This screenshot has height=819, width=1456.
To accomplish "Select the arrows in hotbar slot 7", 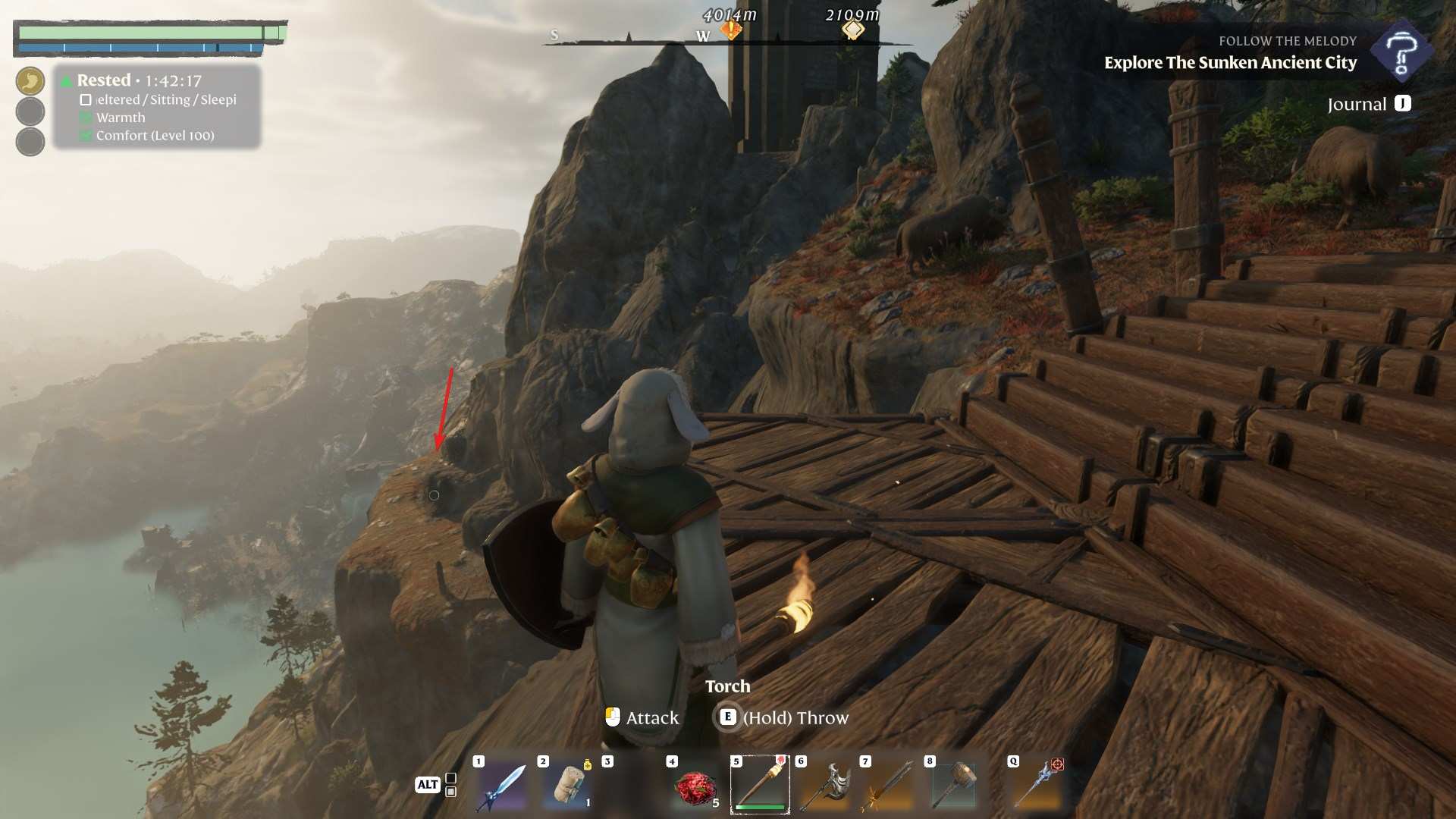I will (x=889, y=786).
